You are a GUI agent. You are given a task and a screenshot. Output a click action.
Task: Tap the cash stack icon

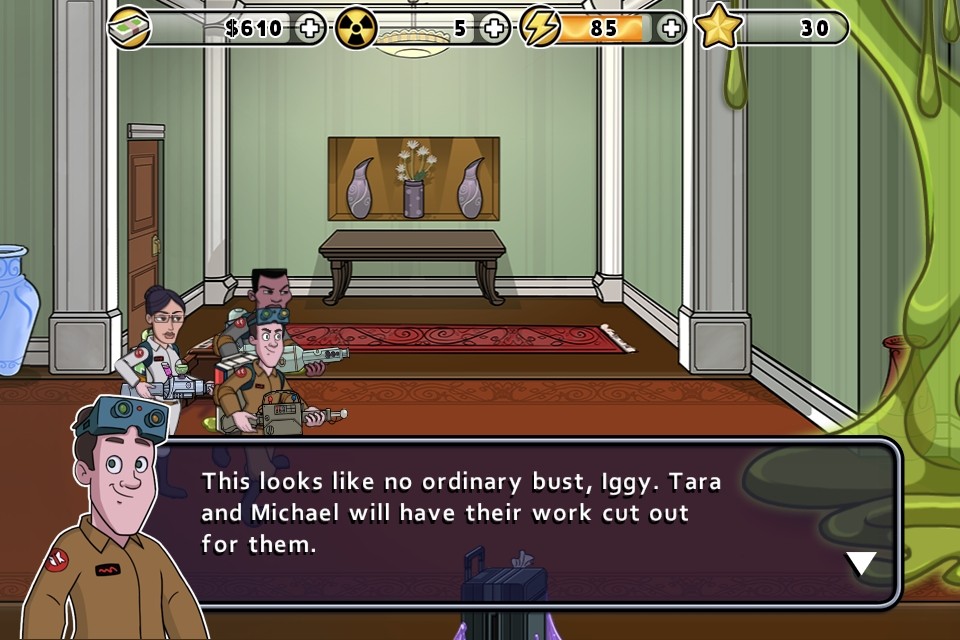pos(129,28)
